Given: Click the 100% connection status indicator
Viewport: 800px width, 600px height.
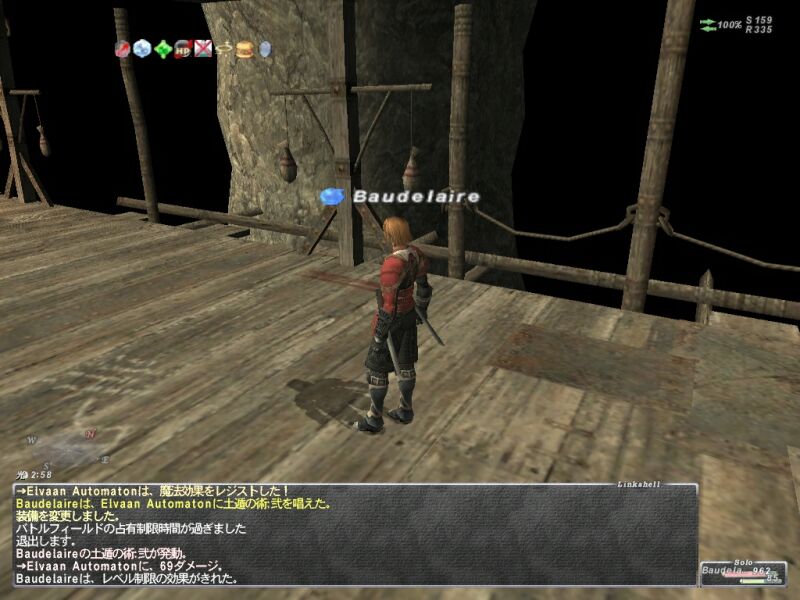Looking at the screenshot, I should pos(722,24).
